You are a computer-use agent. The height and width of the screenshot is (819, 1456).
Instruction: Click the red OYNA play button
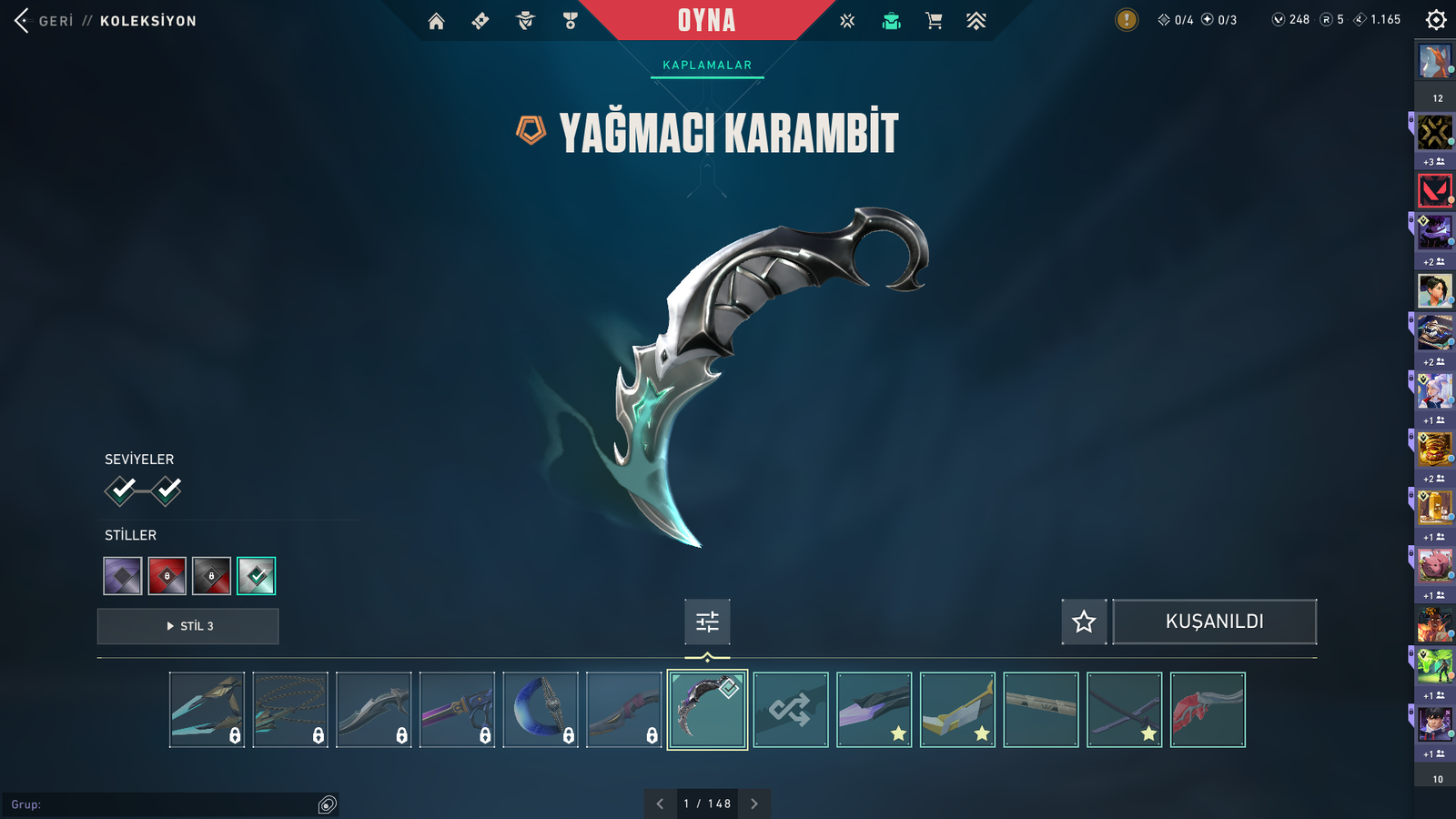(x=706, y=20)
